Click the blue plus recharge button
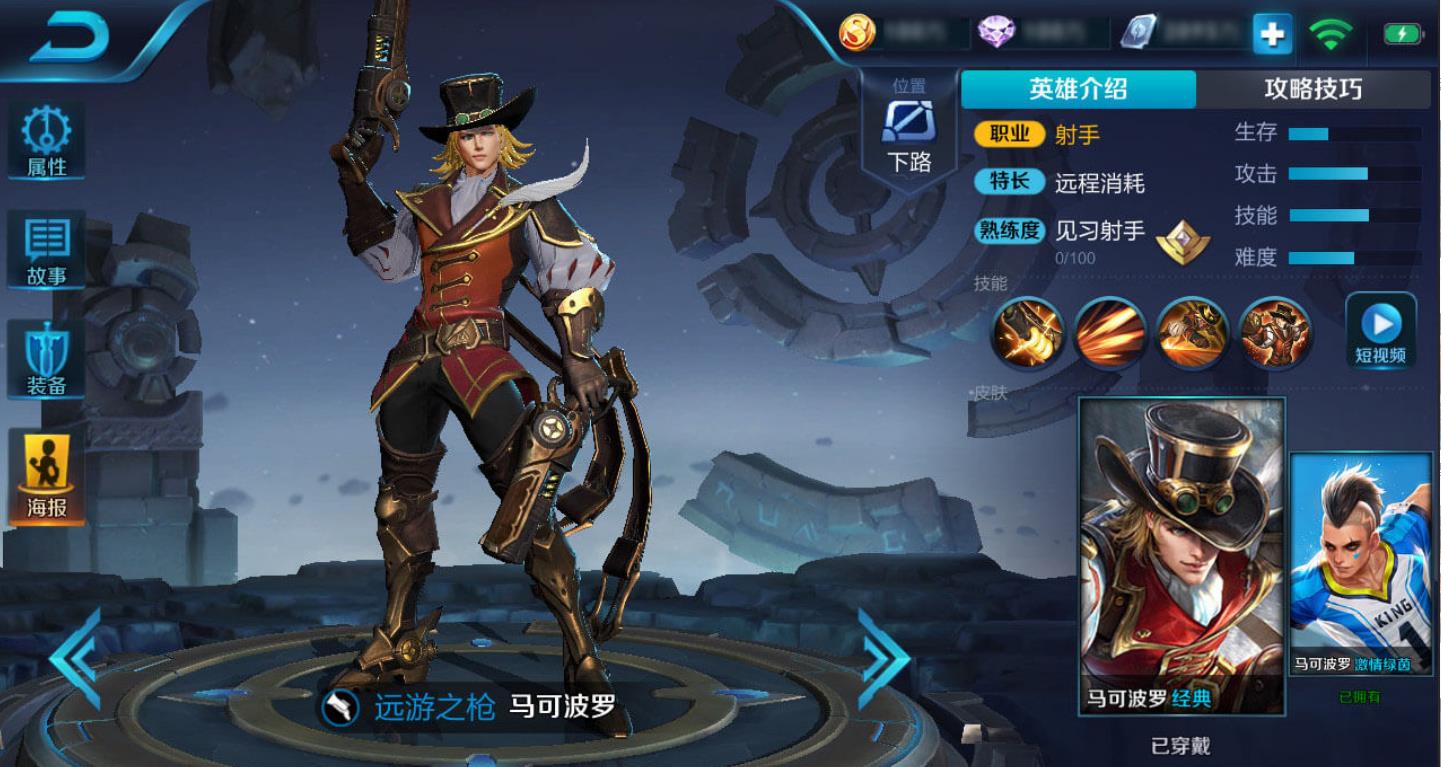The image size is (1441, 767). pos(1272,35)
